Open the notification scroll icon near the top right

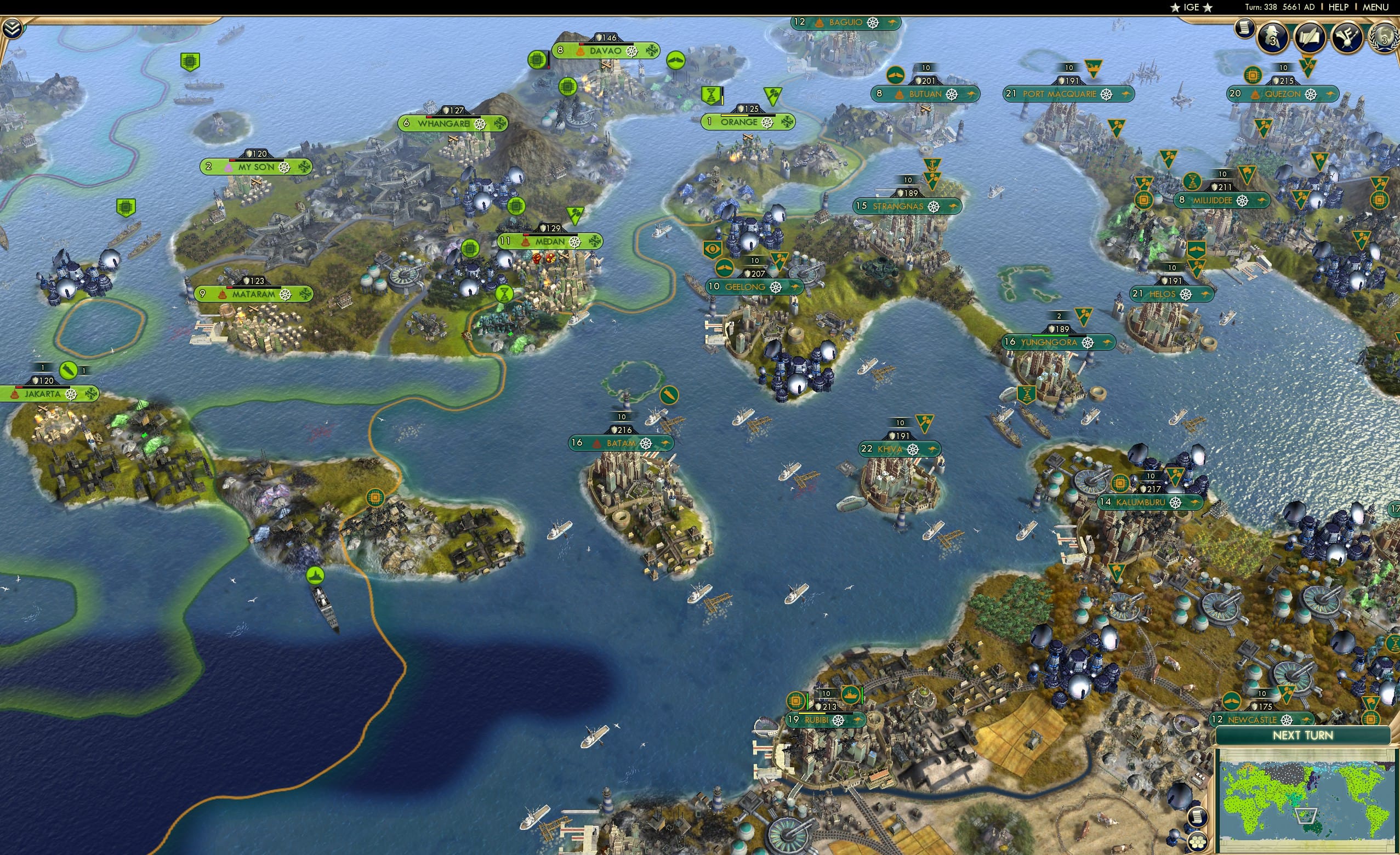pos(1244,29)
